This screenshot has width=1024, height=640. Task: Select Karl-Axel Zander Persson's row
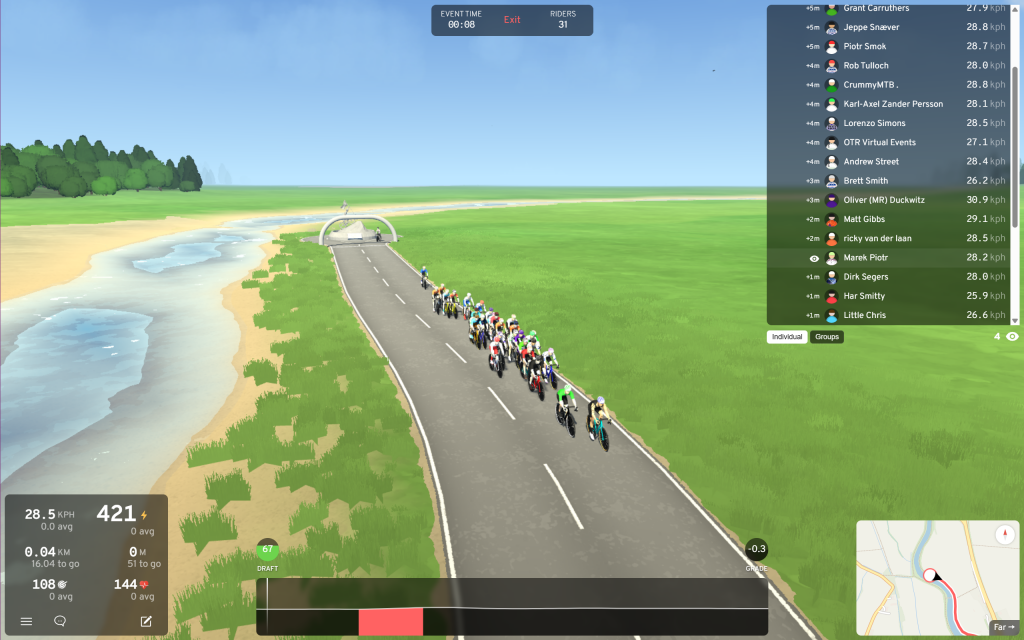pos(893,104)
